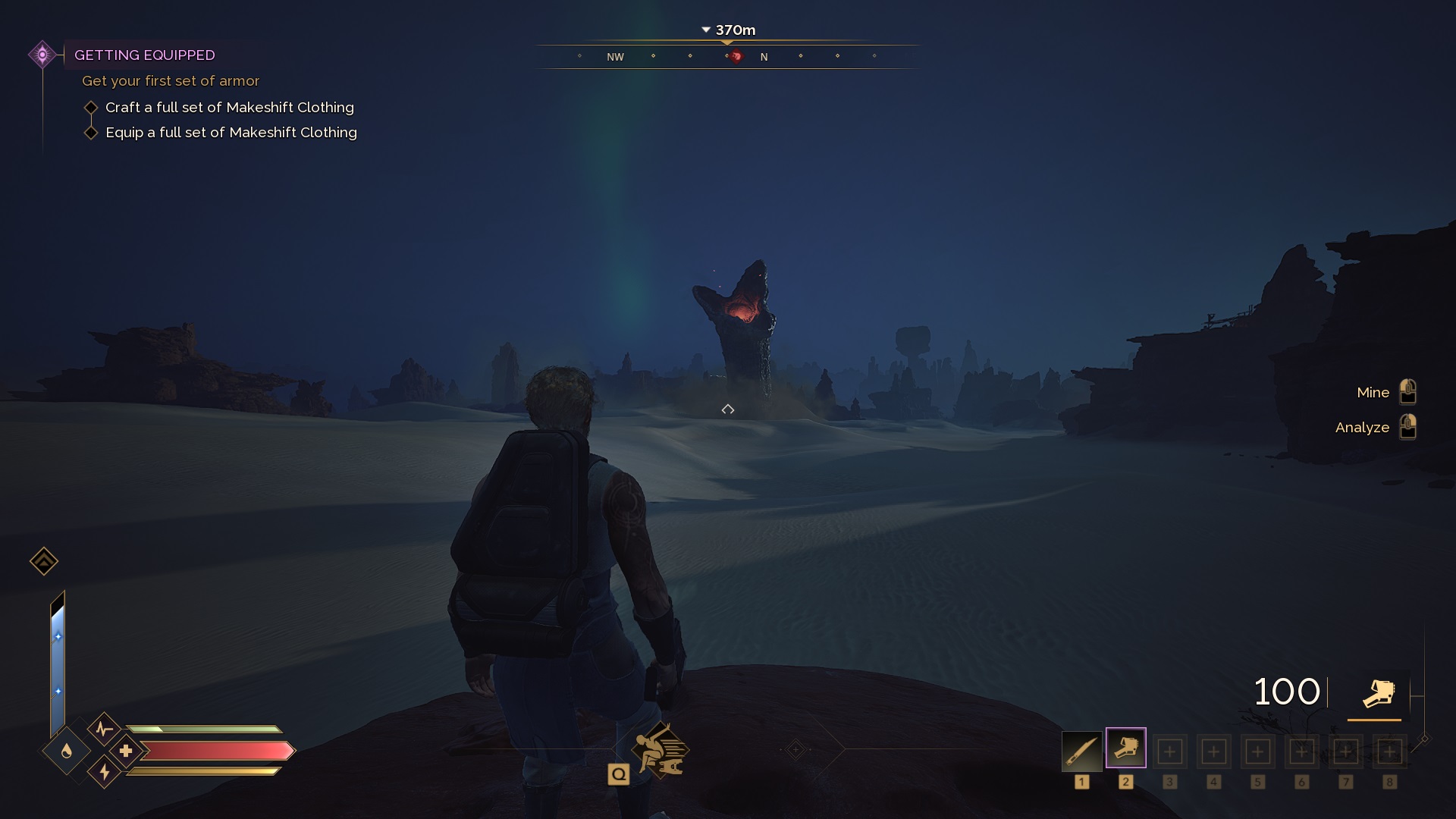Screen dimensions: 1456x819
Task: Click the water droplet hydration icon
Action: point(66,751)
